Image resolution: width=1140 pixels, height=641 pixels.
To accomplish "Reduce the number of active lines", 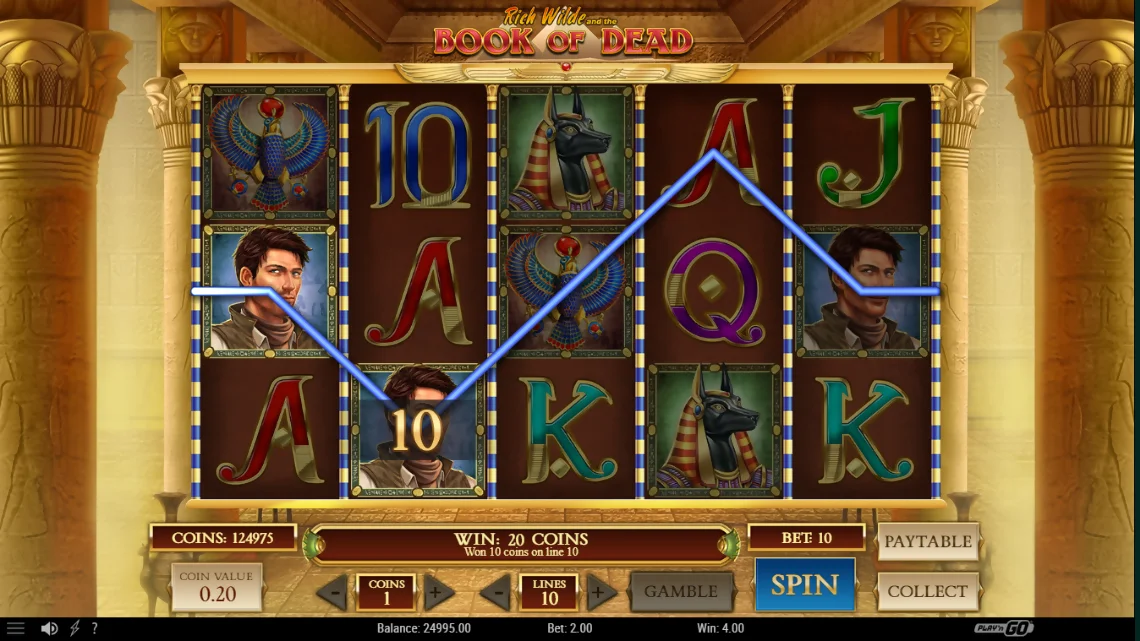I will (496, 592).
